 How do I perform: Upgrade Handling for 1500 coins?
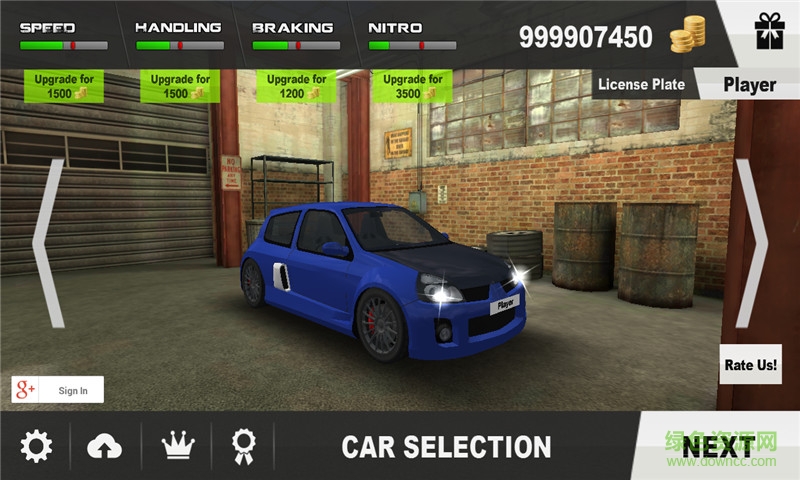(x=180, y=86)
